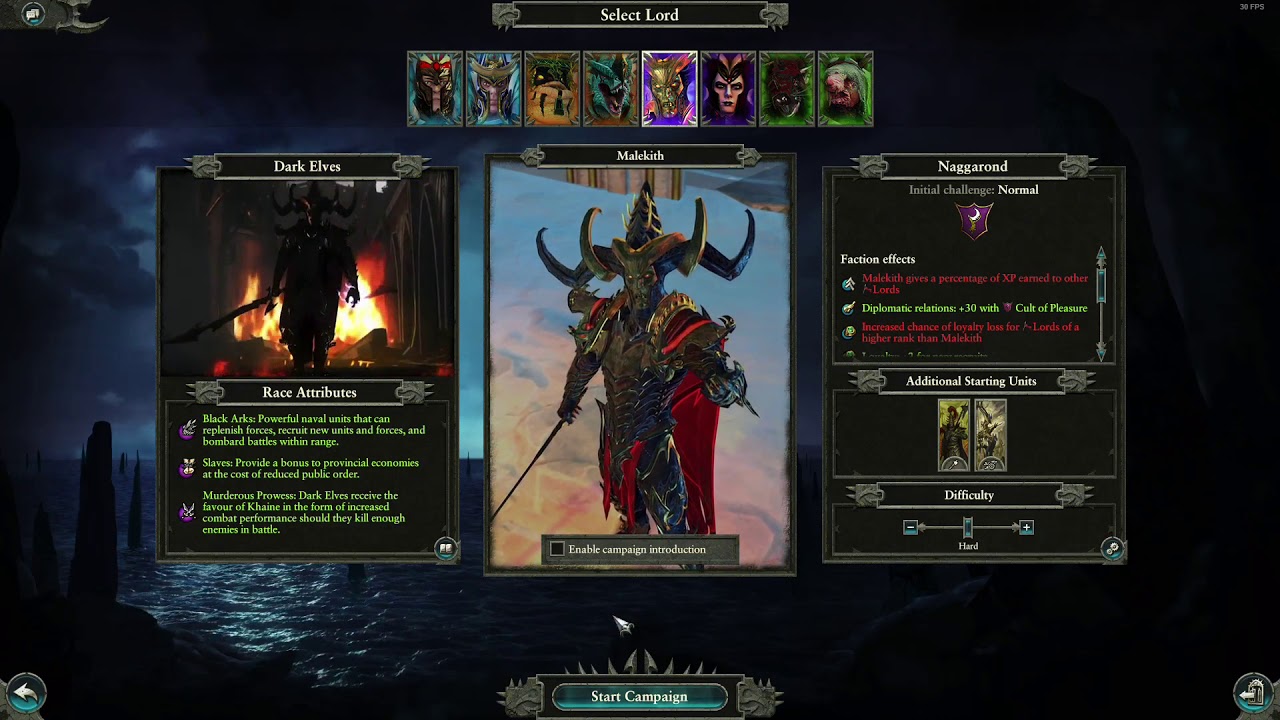1280x720 pixels.
Task: Start the campaign
Action: [x=639, y=696]
